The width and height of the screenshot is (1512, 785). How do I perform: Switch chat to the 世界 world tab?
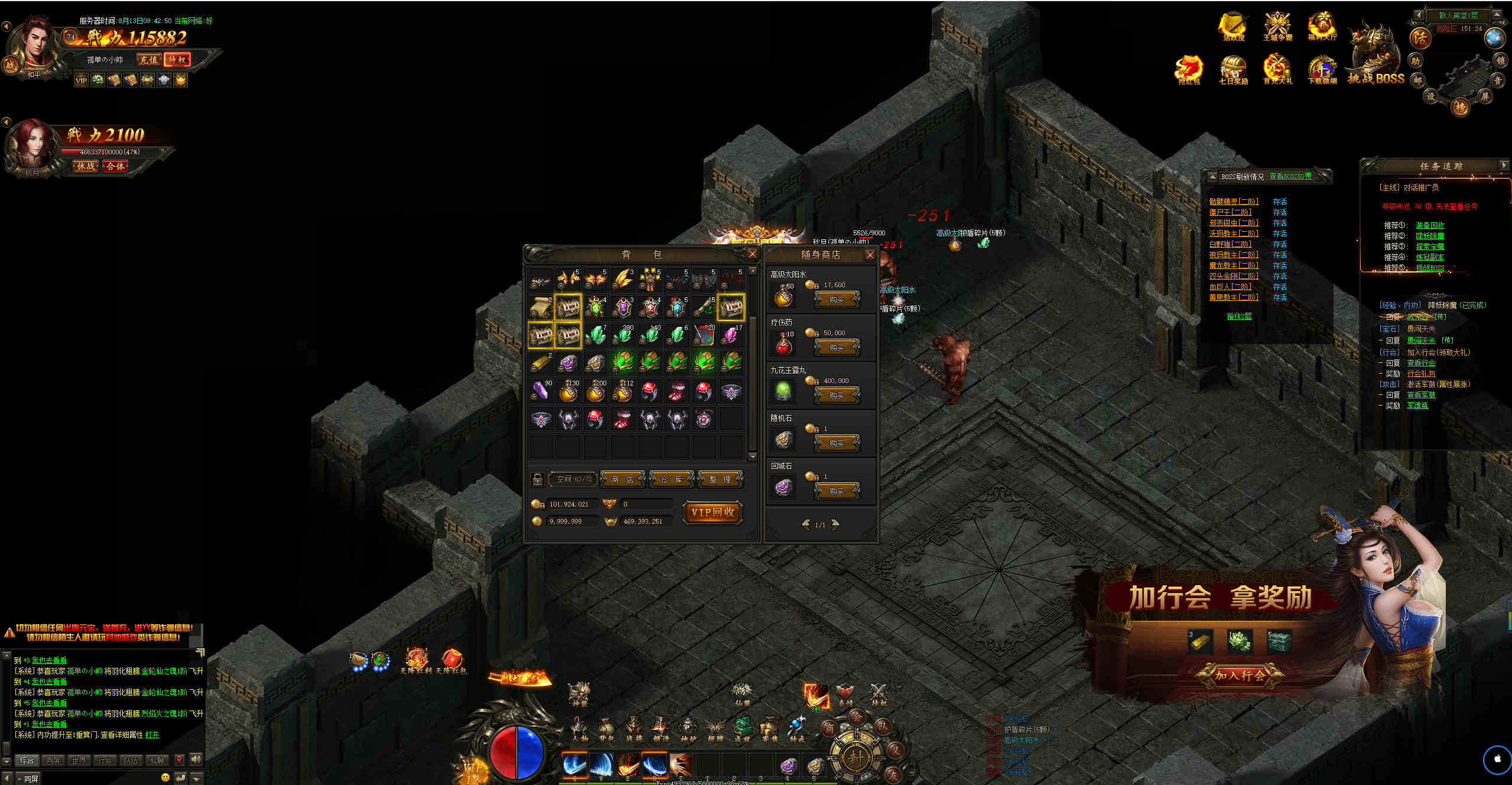click(79, 760)
